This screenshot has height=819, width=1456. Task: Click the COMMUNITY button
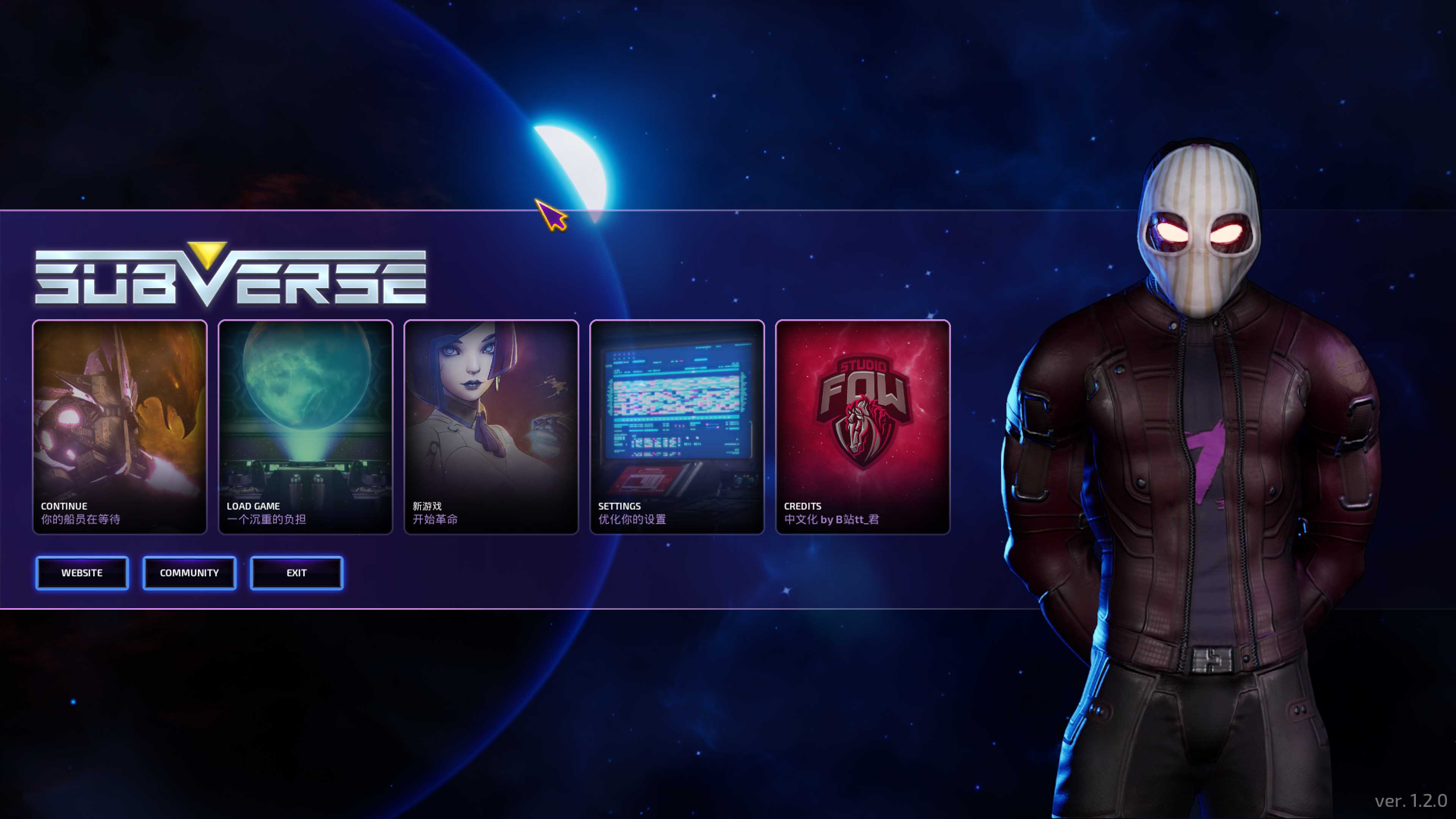189,573
